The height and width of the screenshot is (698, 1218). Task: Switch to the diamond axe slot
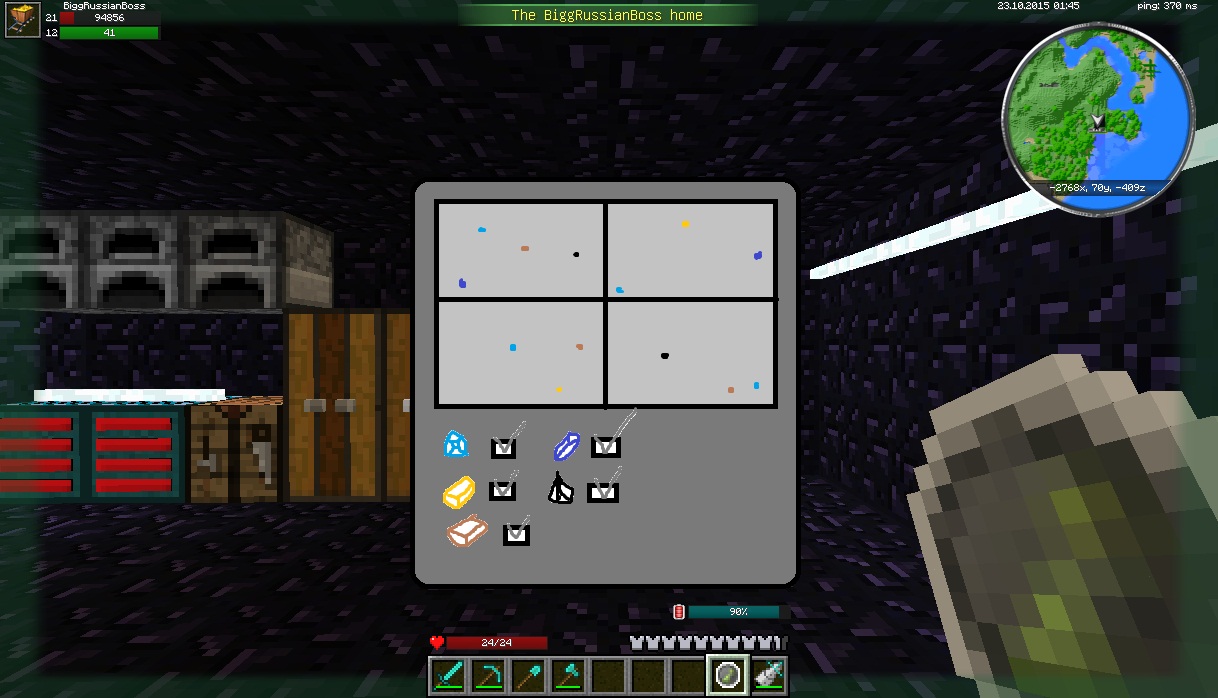click(568, 676)
